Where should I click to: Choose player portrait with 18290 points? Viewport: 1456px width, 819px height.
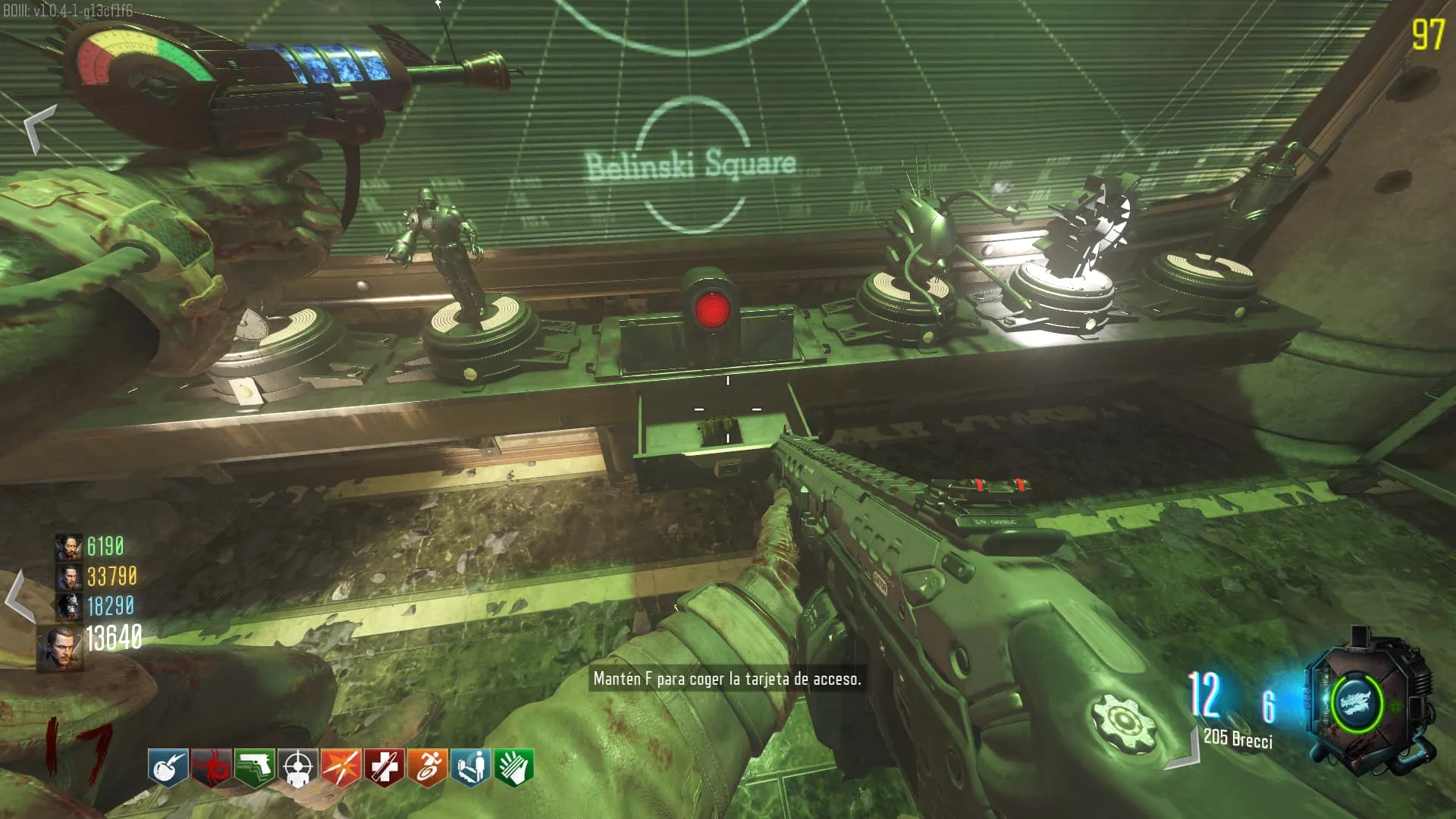tap(68, 607)
